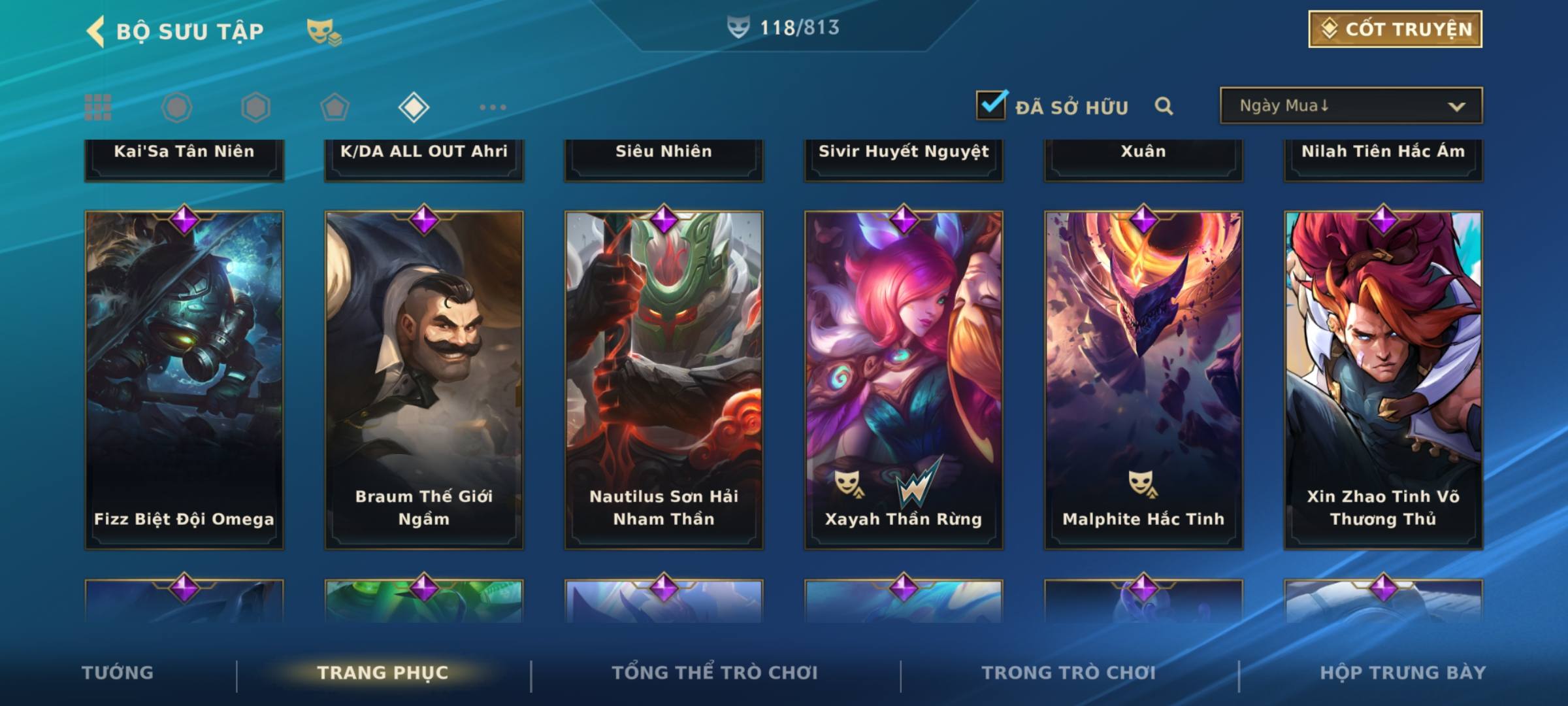Select the Xayah Thần Rừng skin card

point(904,379)
